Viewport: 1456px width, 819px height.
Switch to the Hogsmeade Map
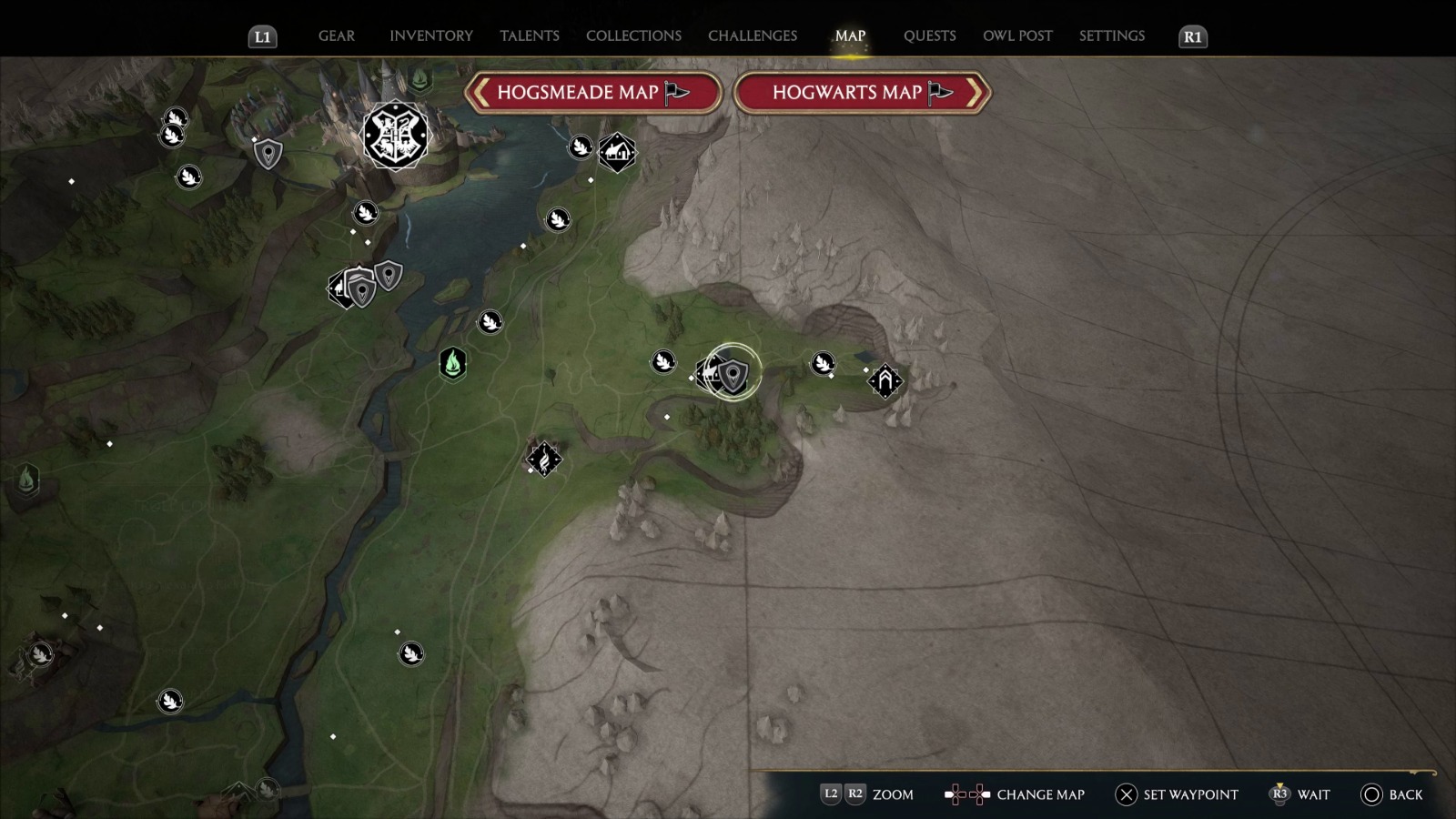[x=593, y=93]
